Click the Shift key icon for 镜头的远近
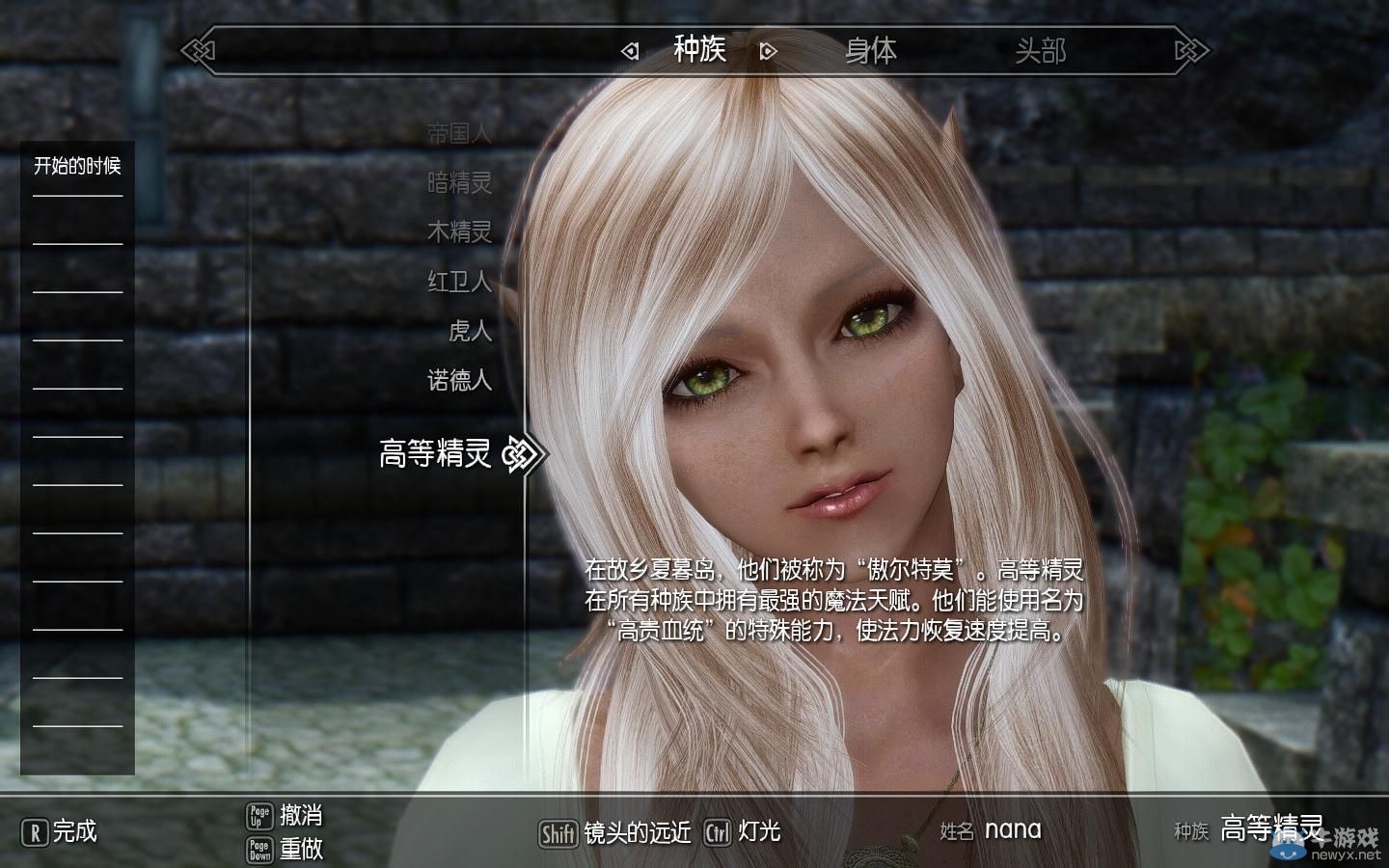The height and width of the screenshot is (868, 1389). [558, 832]
